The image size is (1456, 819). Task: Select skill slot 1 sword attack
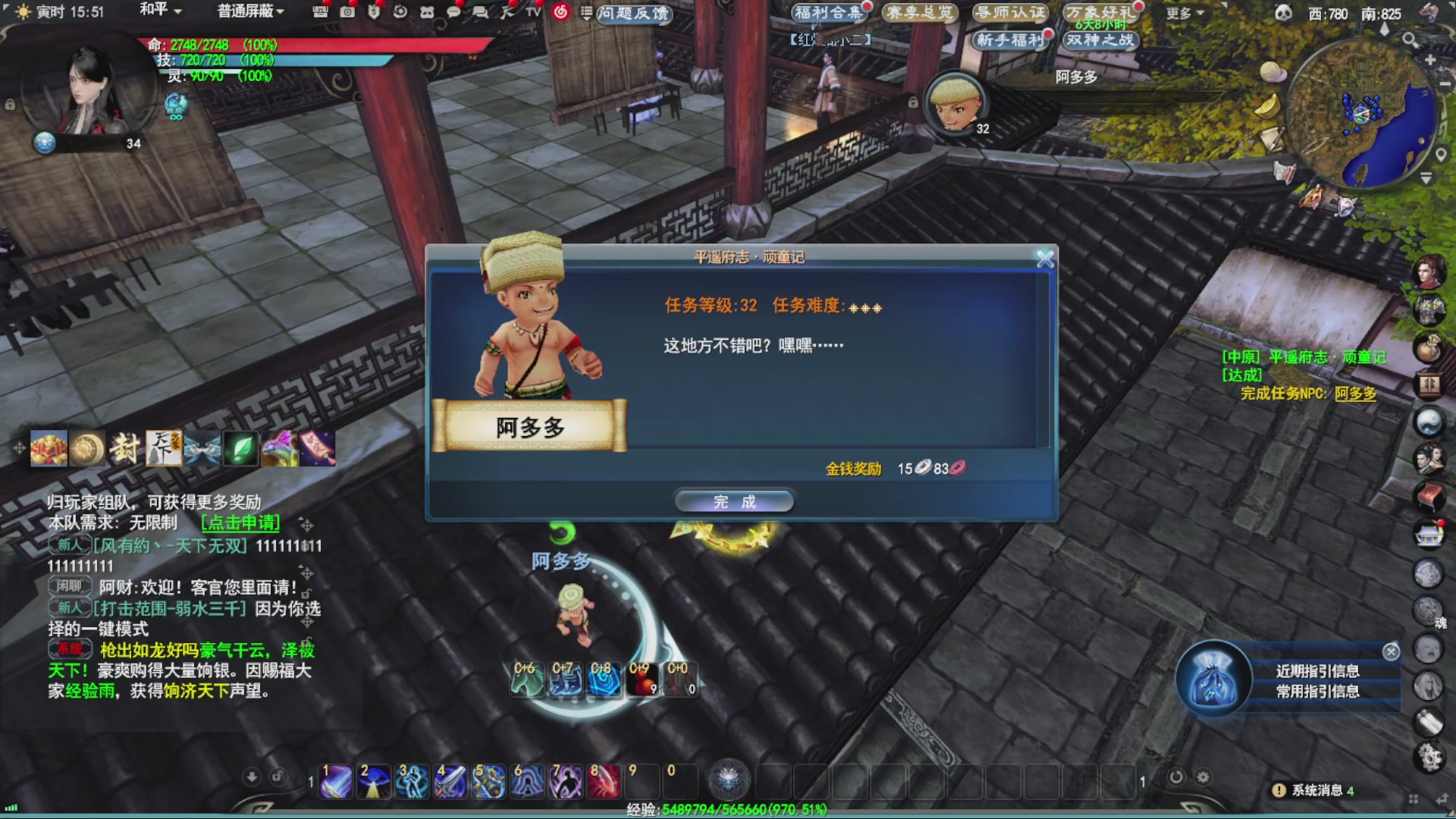tap(334, 781)
